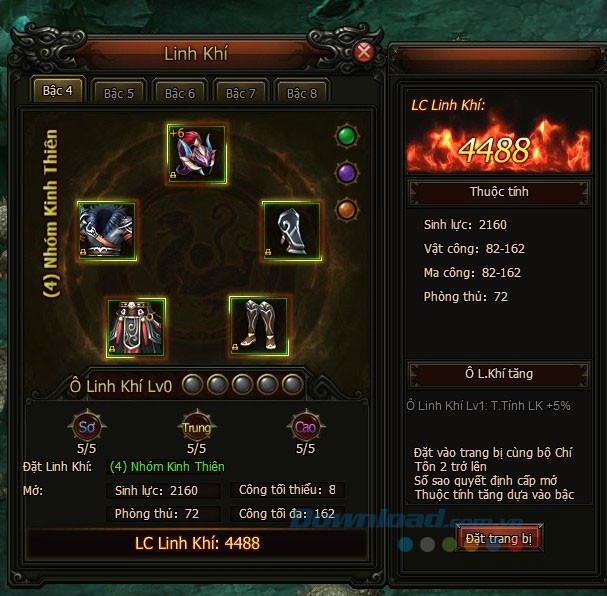
Task: Choose the Cao tier emblem
Action: tap(305, 426)
